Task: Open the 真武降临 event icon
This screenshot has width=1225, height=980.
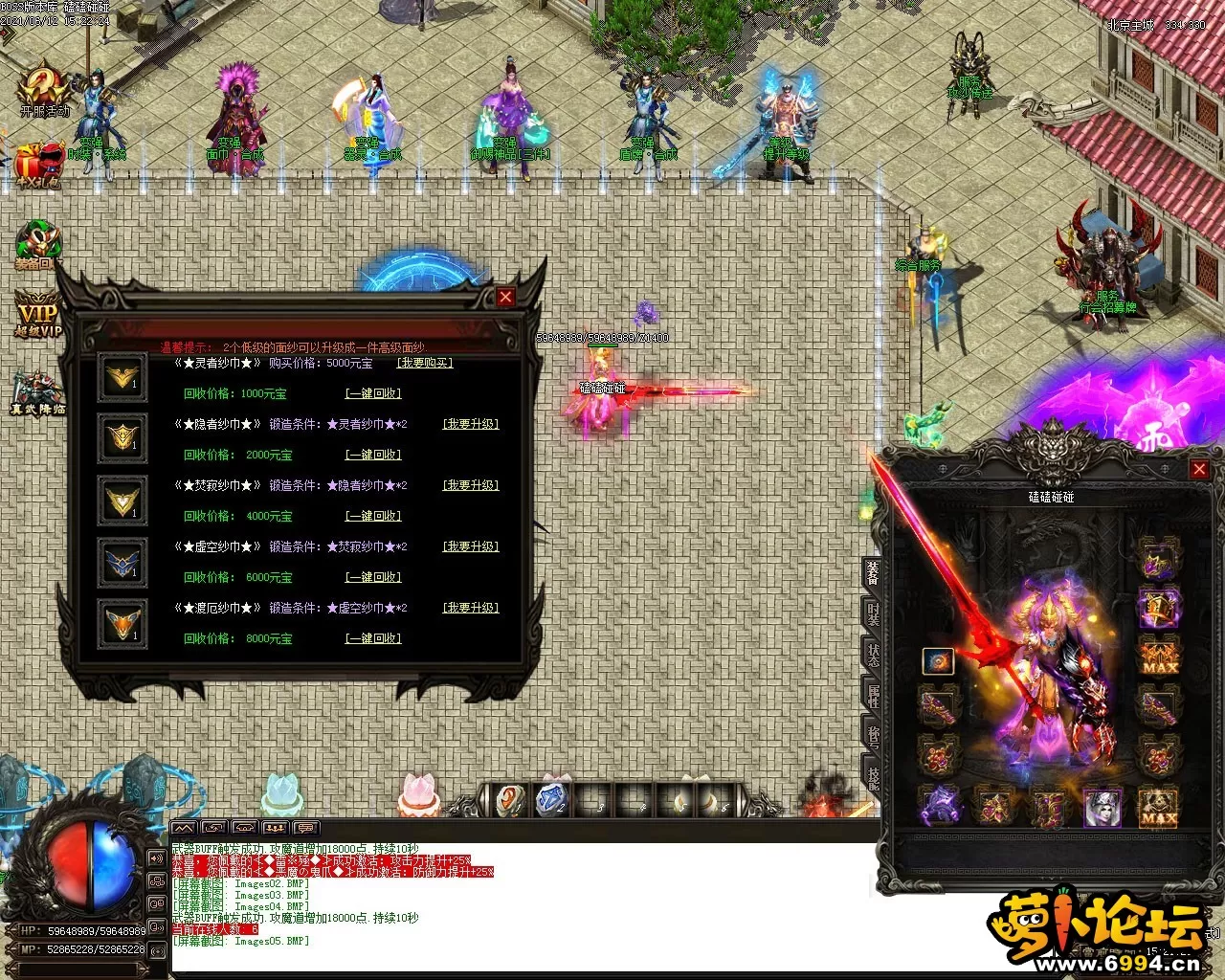Action: coord(36,392)
